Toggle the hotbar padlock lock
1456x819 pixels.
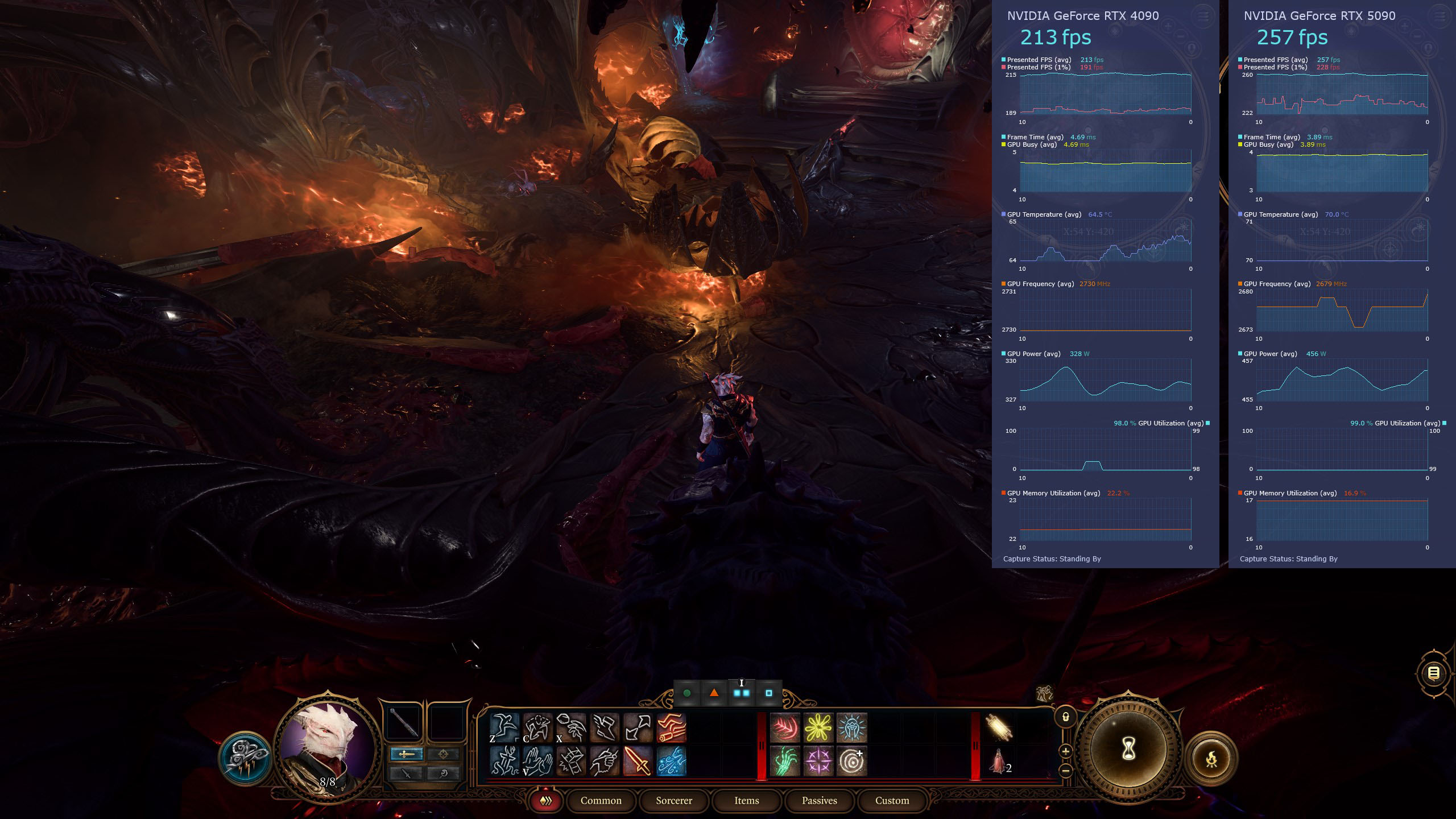(1065, 717)
